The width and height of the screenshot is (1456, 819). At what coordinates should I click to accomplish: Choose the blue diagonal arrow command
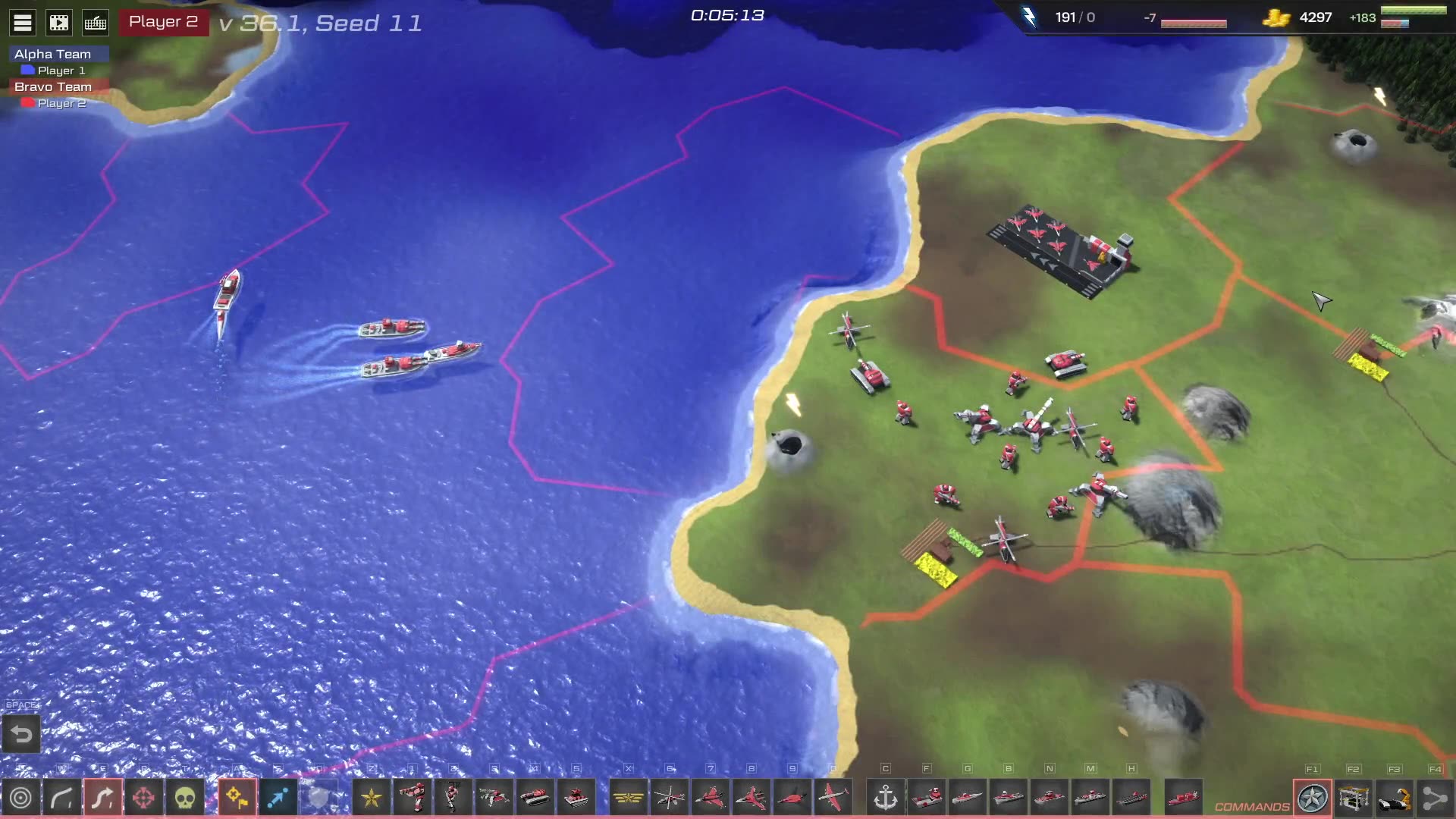[278, 798]
